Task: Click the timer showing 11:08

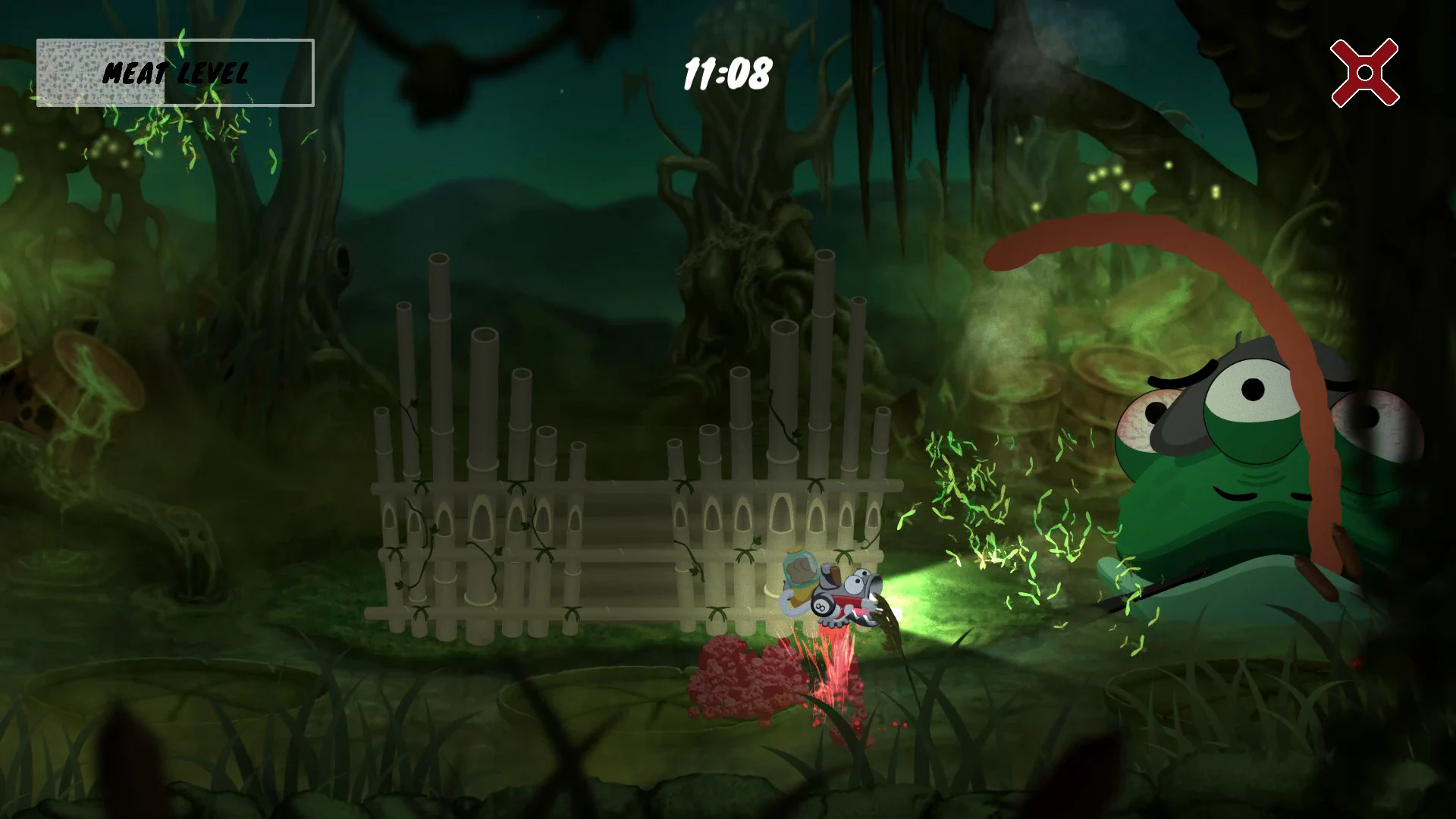Action: [727, 72]
